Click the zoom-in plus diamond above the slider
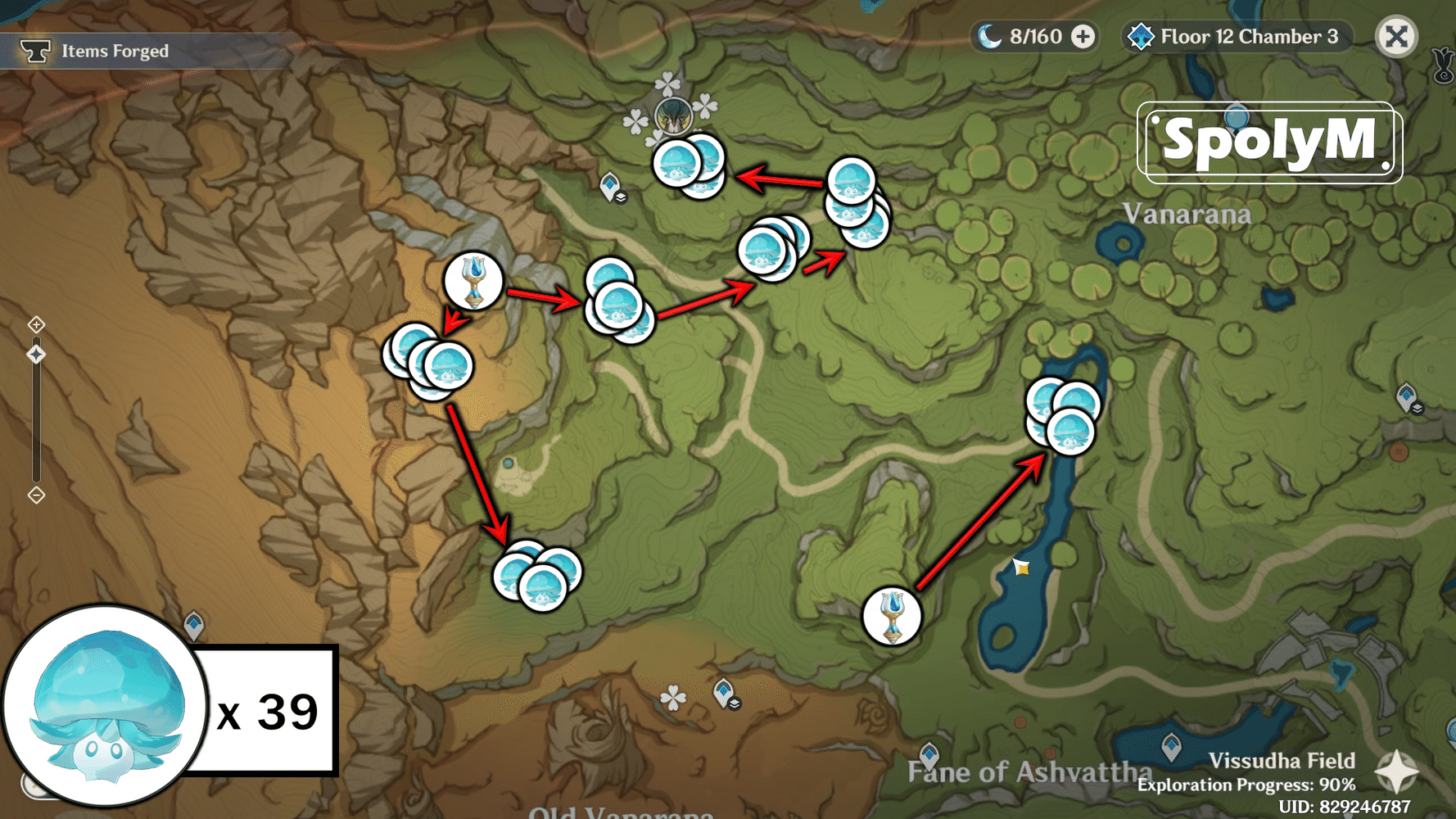The width and height of the screenshot is (1456, 819). click(x=36, y=325)
